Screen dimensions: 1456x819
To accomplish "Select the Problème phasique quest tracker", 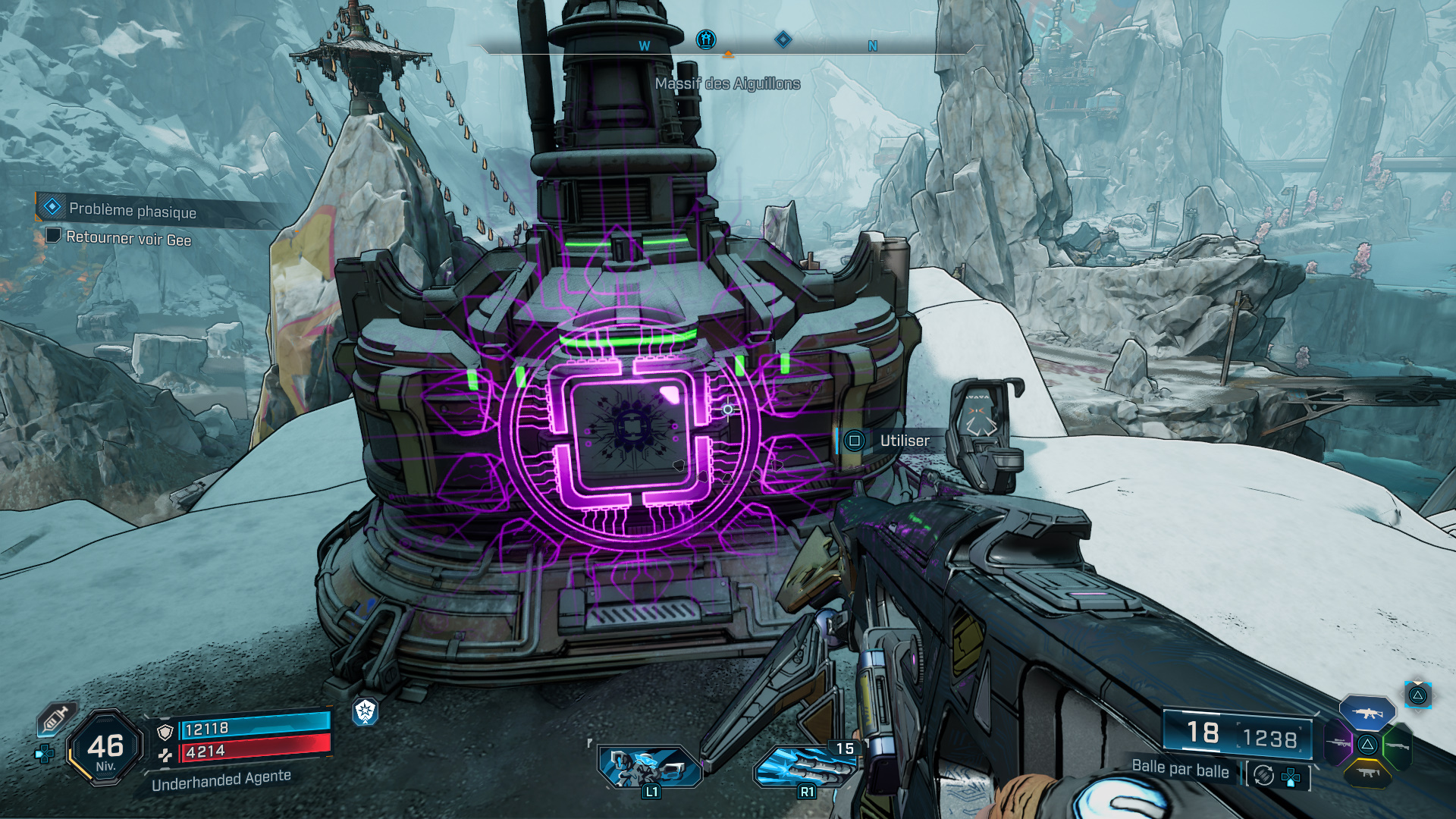I will [x=132, y=210].
